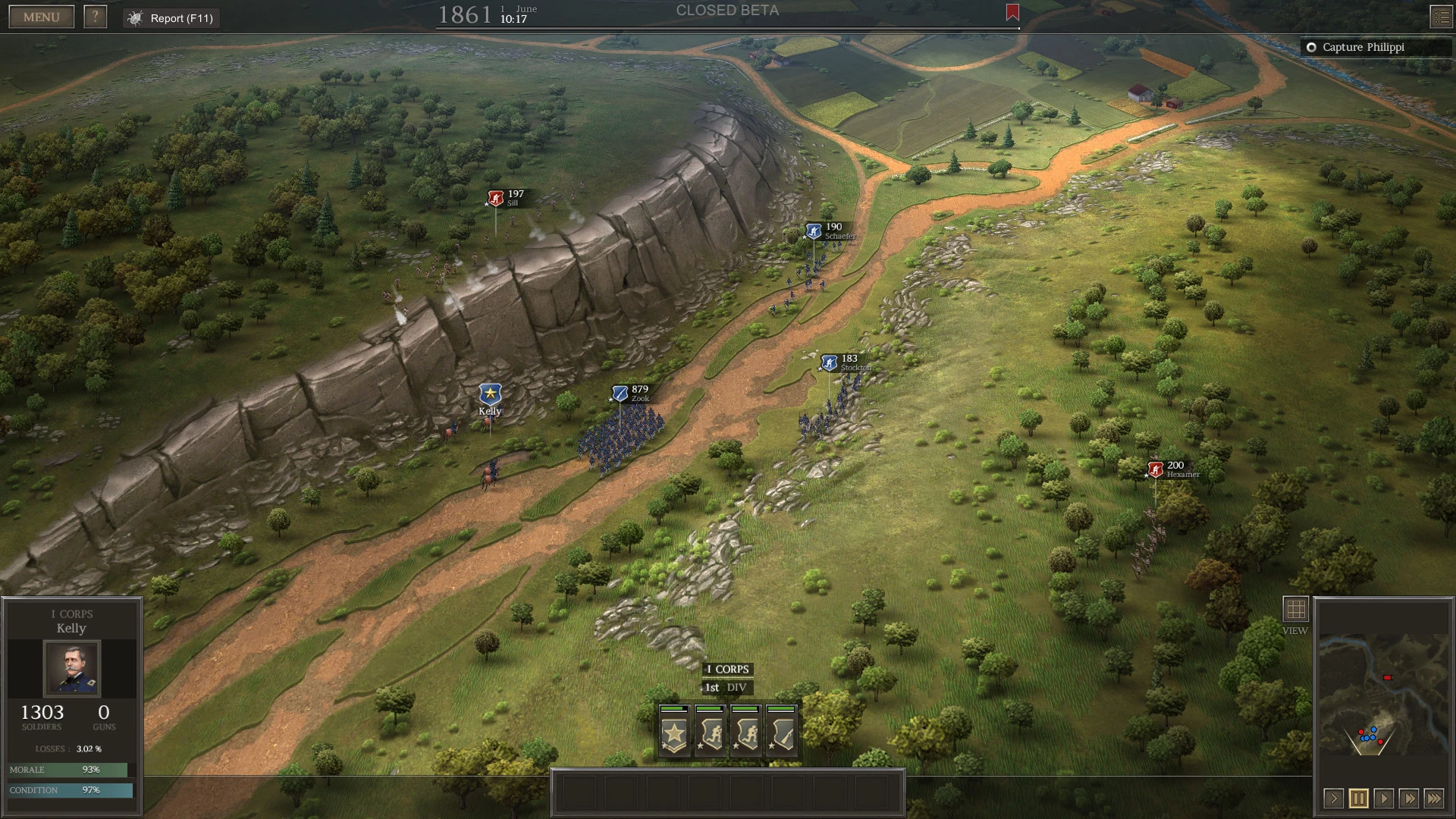The image size is (1456, 819).
Task: Resume battle with the play arrow
Action: click(x=1383, y=798)
